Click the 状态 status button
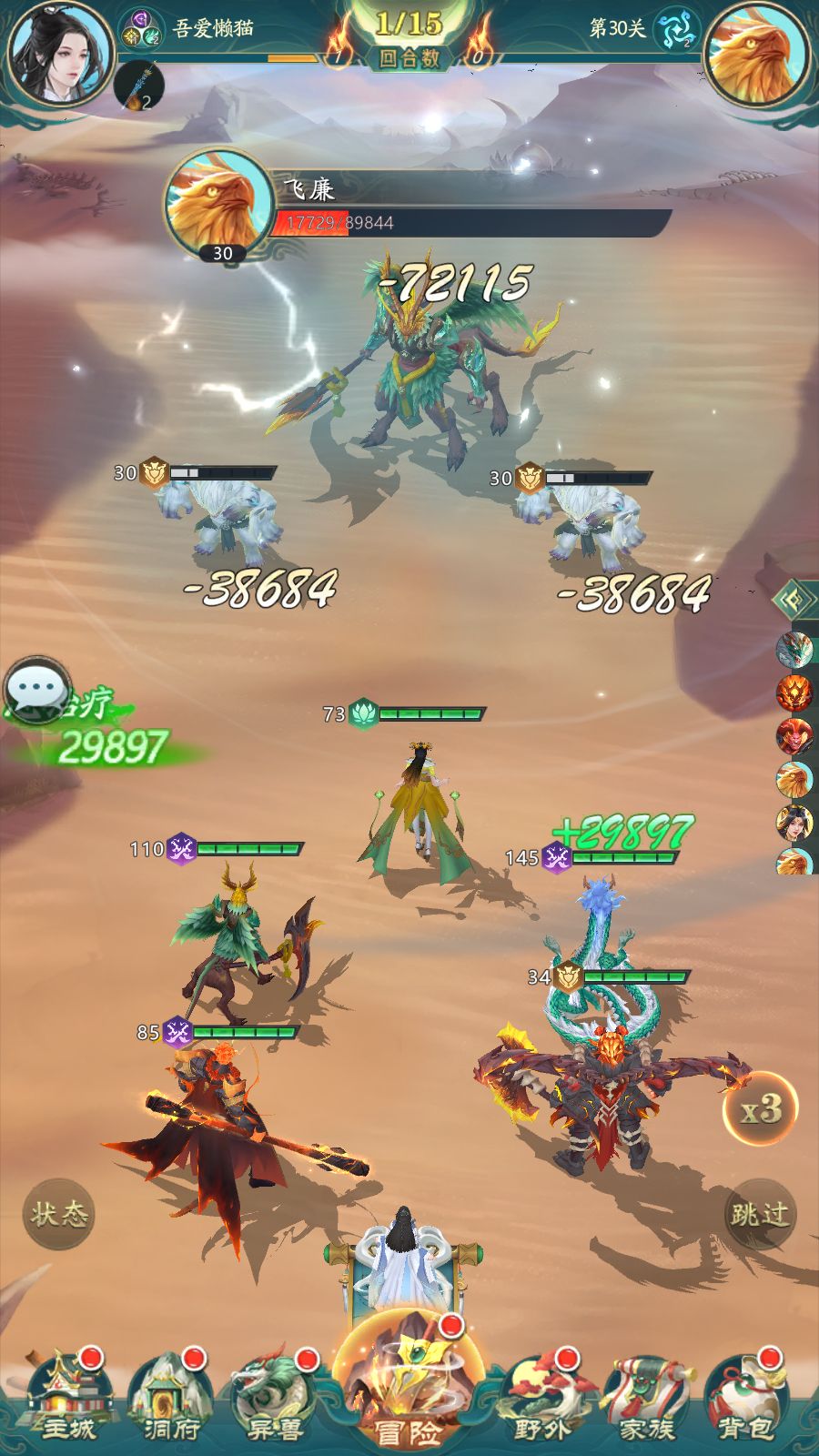819x1456 pixels. [59, 1214]
